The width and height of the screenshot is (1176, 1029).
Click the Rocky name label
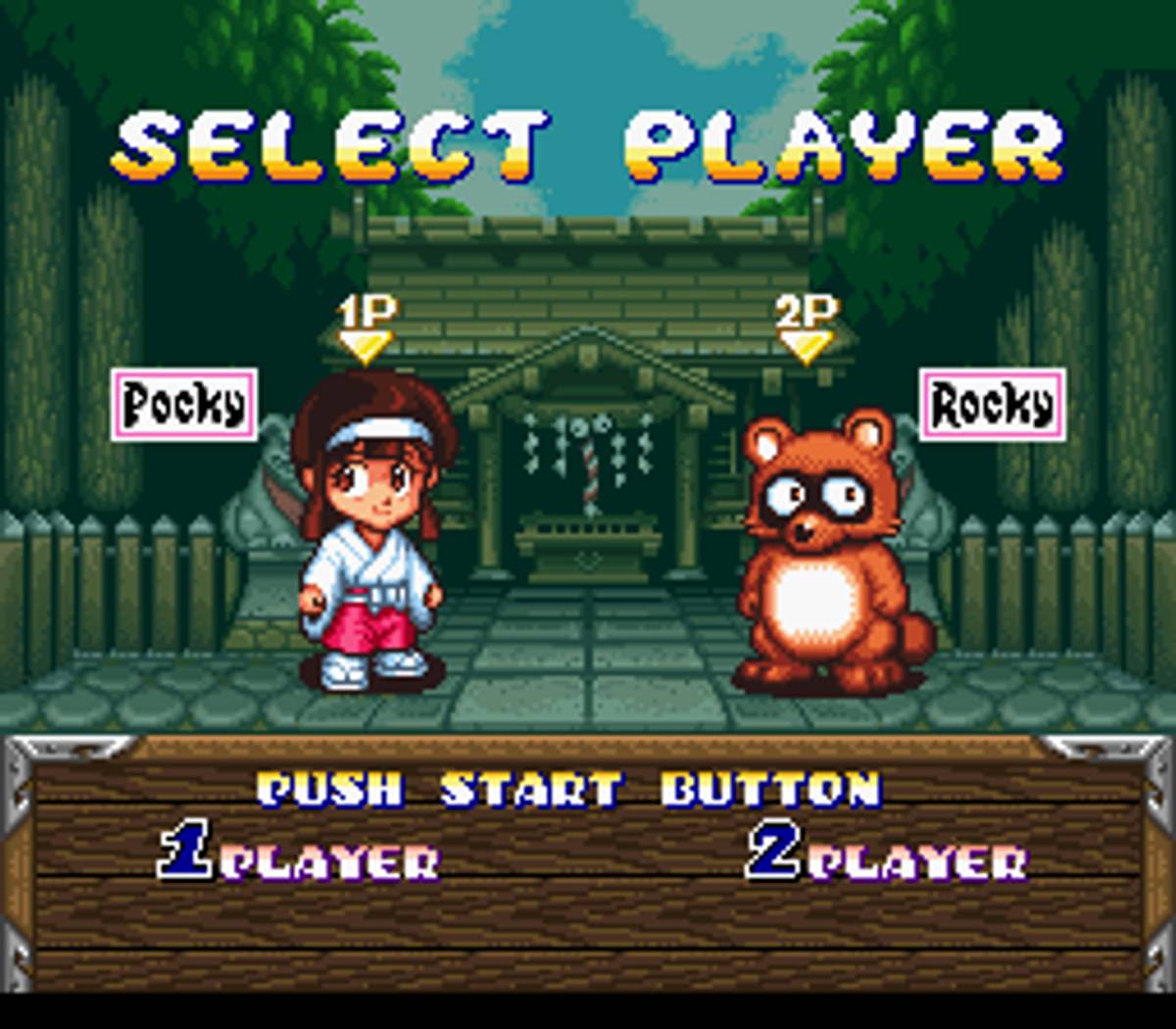pyautogui.click(x=992, y=405)
